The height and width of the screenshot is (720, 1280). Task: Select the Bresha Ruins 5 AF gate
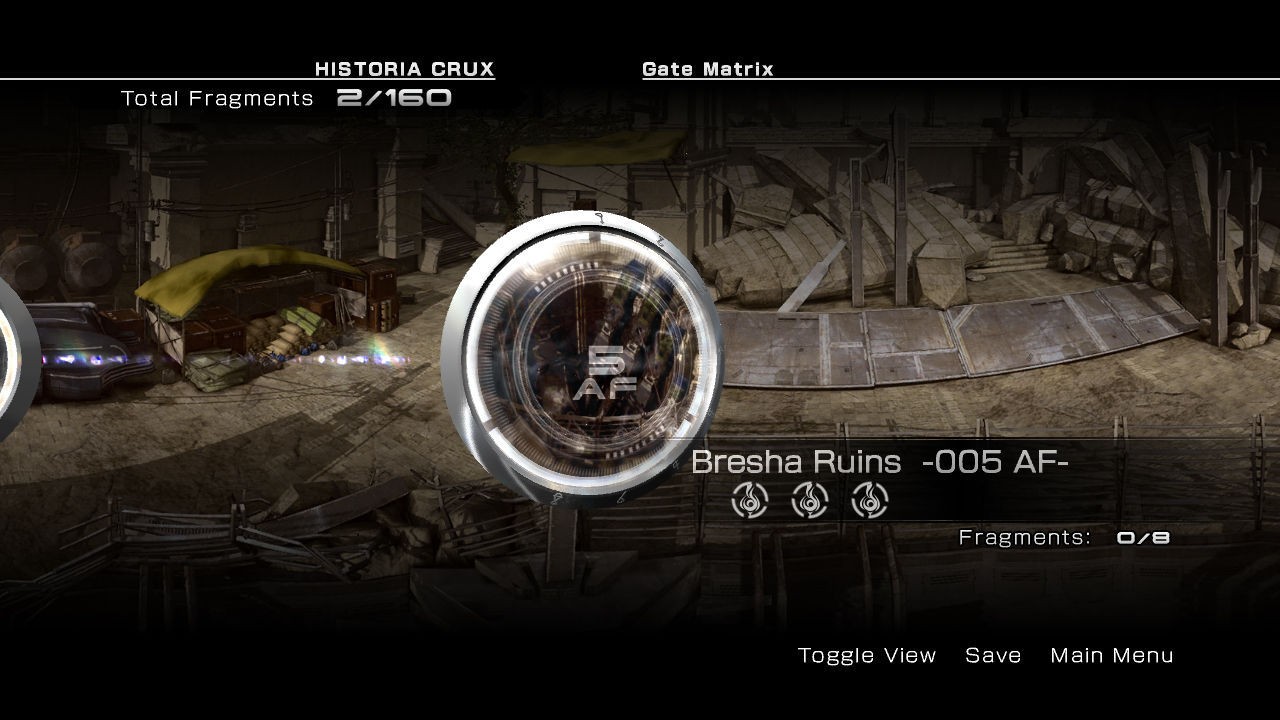click(582, 357)
